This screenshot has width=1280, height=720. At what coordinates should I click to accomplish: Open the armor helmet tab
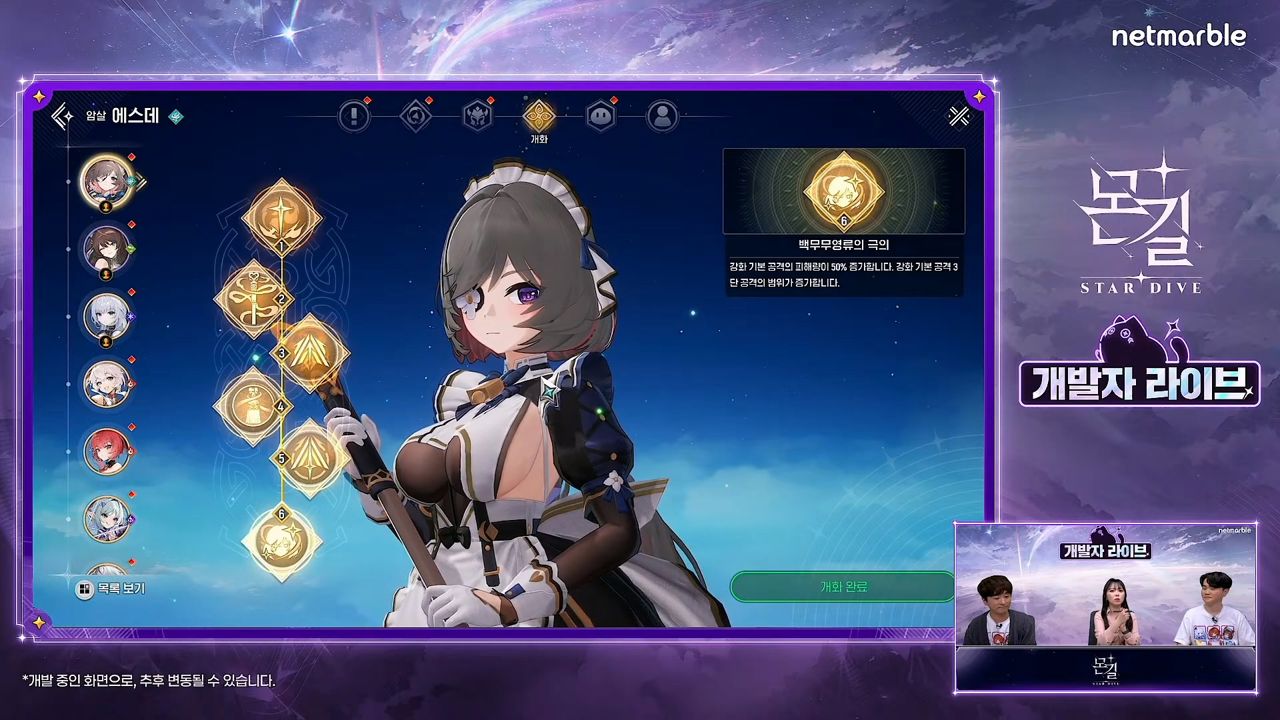pos(477,117)
